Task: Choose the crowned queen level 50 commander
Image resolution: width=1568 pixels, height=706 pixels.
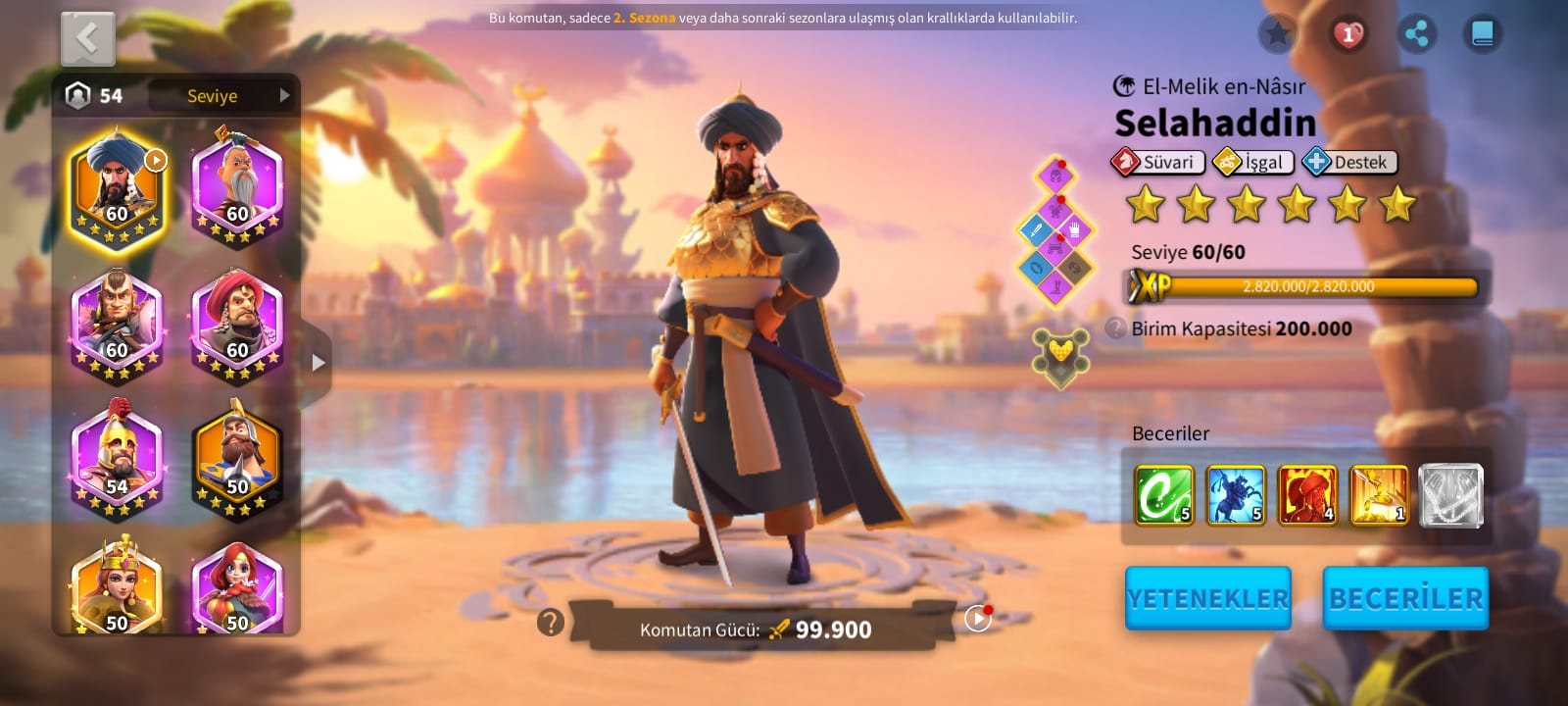Action: coord(118,588)
